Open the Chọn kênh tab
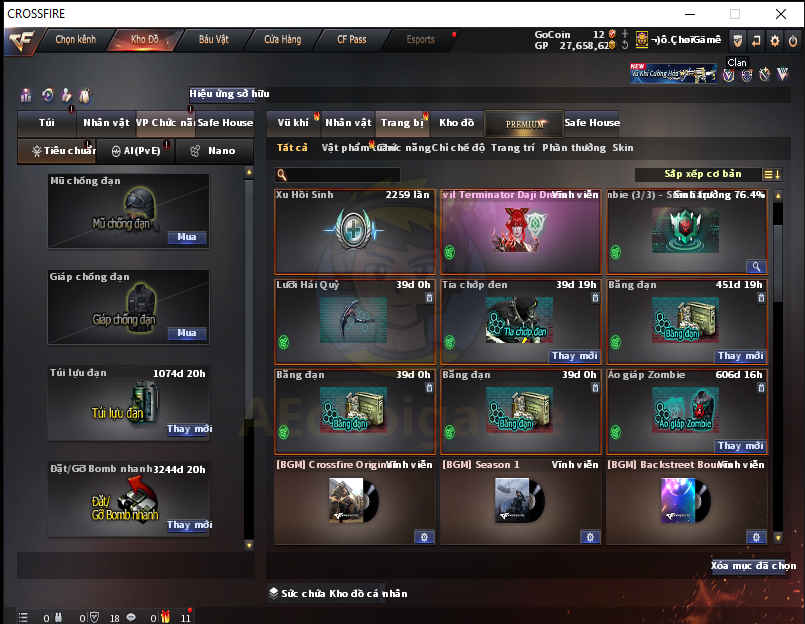805x624 pixels. [75, 40]
